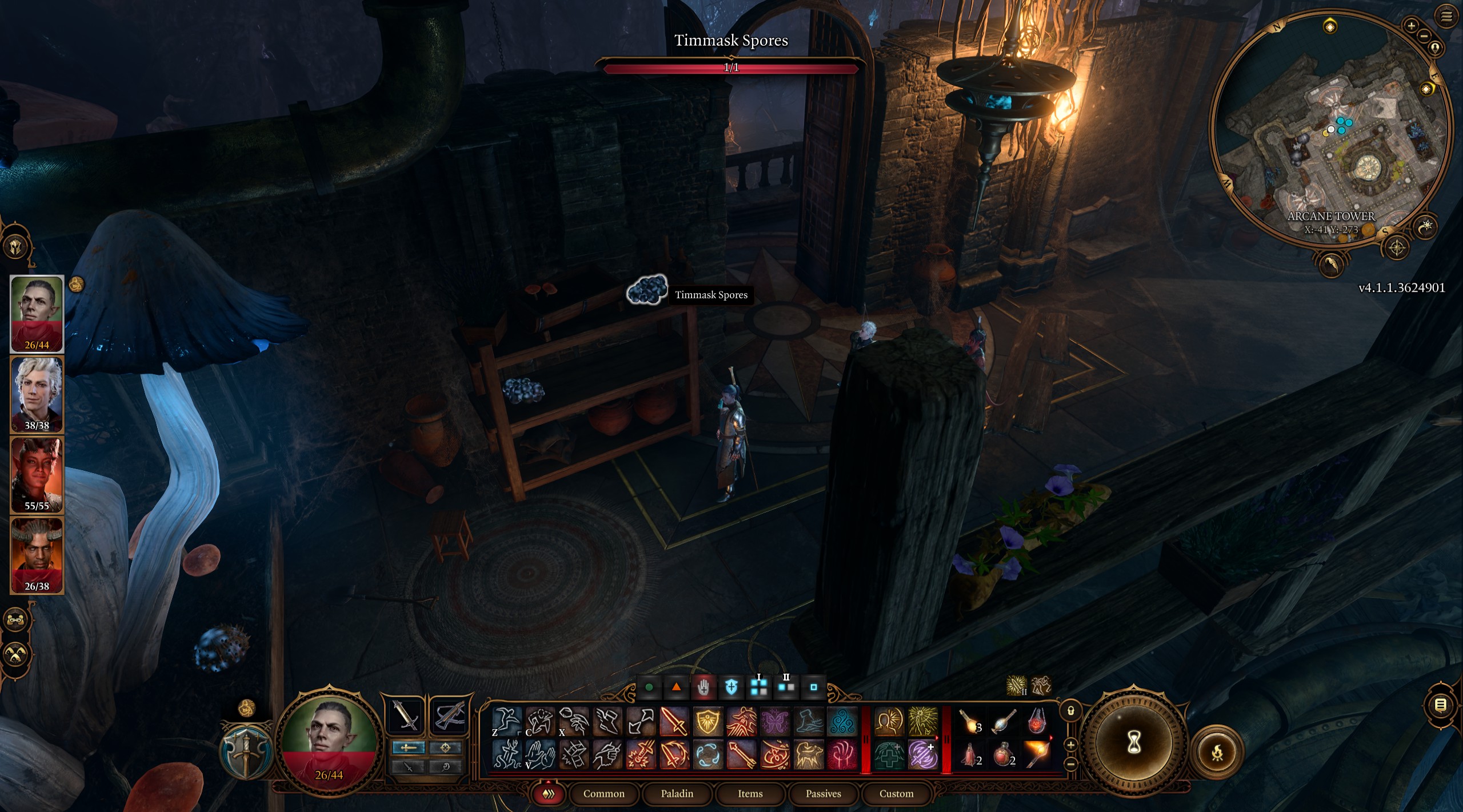Open the camp flame button beside the hourglass
Viewport: 1463px width, 812px height.
(x=1218, y=753)
